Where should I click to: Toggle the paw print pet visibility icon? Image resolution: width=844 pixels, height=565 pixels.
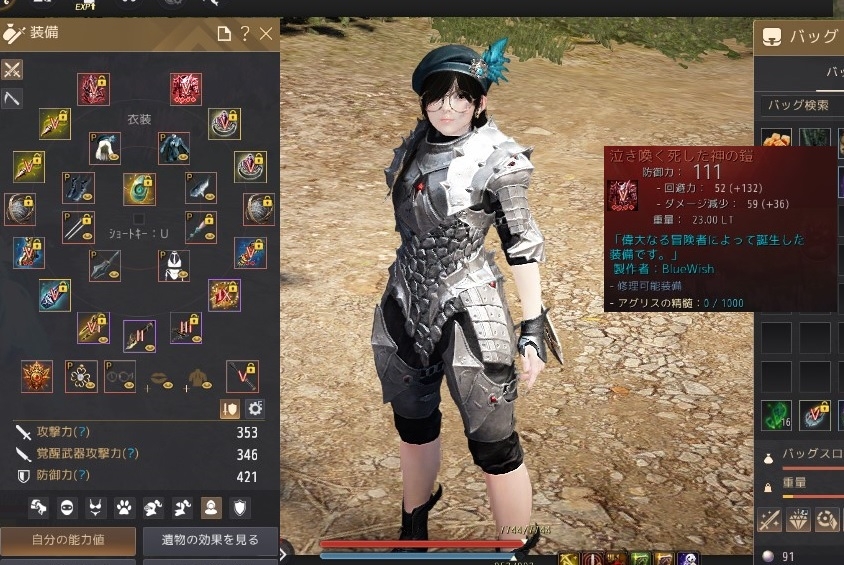tap(125, 508)
